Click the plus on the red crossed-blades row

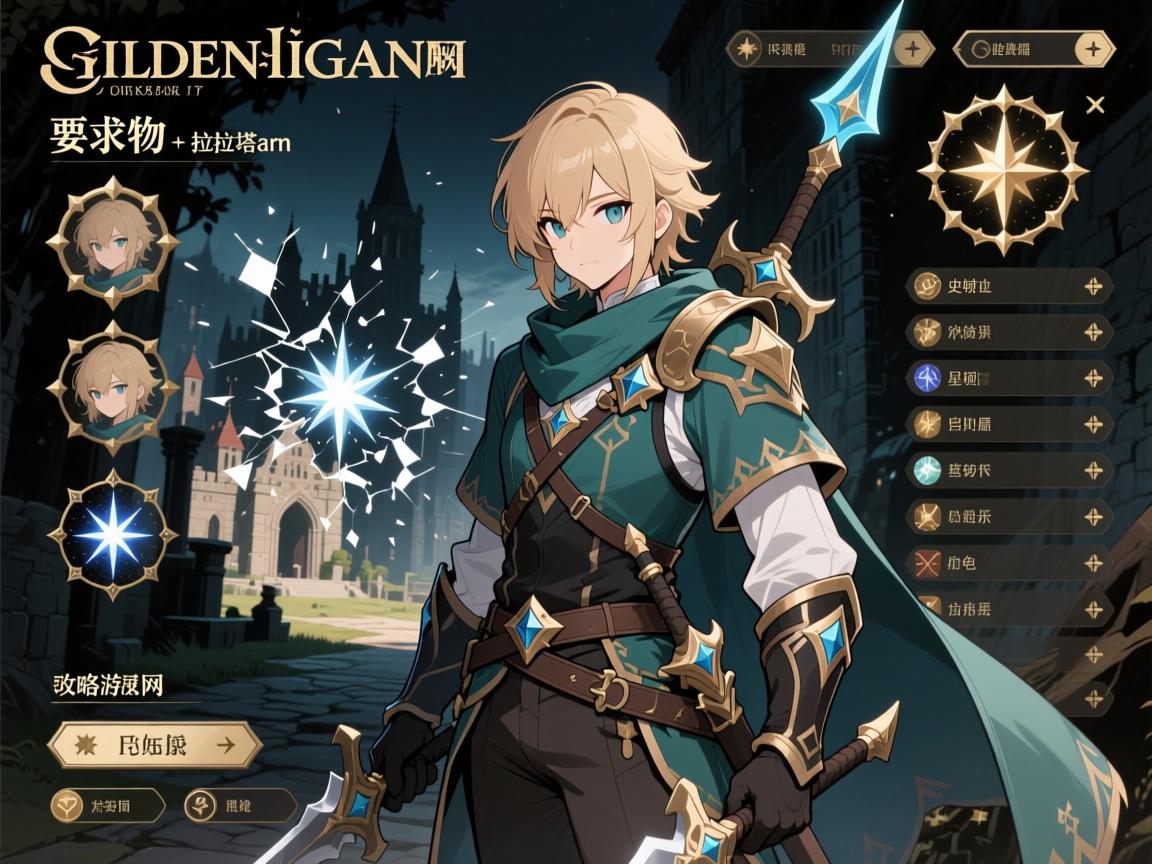(x=1094, y=562)
